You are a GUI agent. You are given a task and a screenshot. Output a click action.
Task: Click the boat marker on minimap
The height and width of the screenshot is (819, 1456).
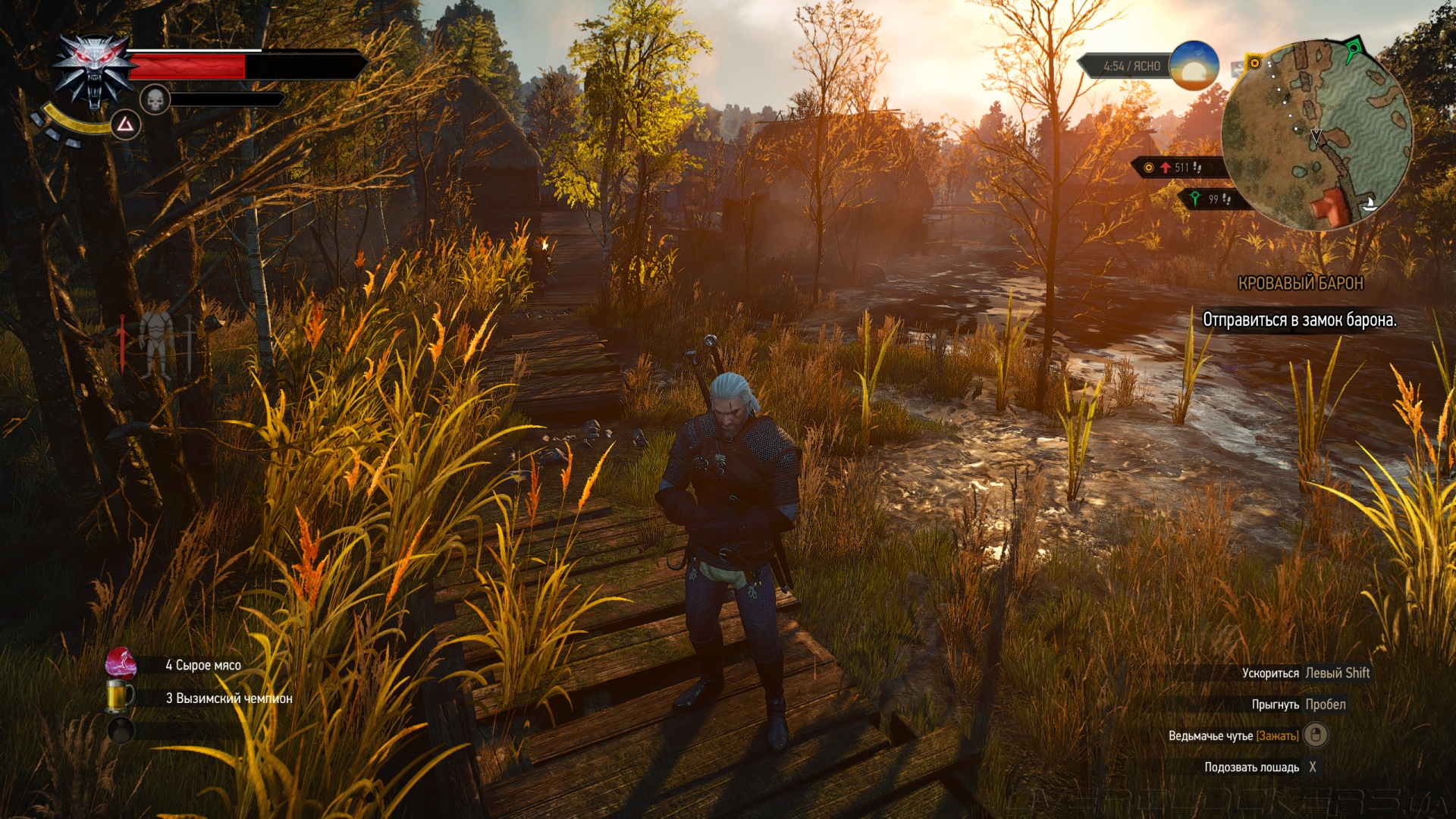tap(1370, 203)
